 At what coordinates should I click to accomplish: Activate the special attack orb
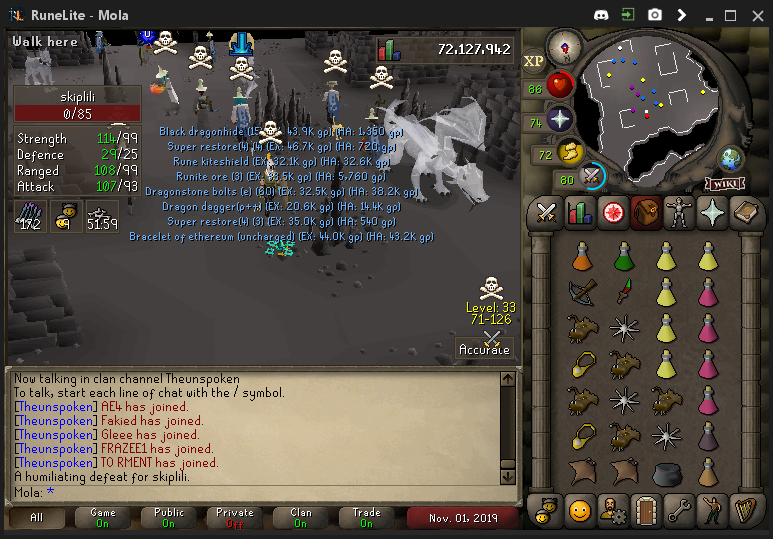(x=592, y=176)
